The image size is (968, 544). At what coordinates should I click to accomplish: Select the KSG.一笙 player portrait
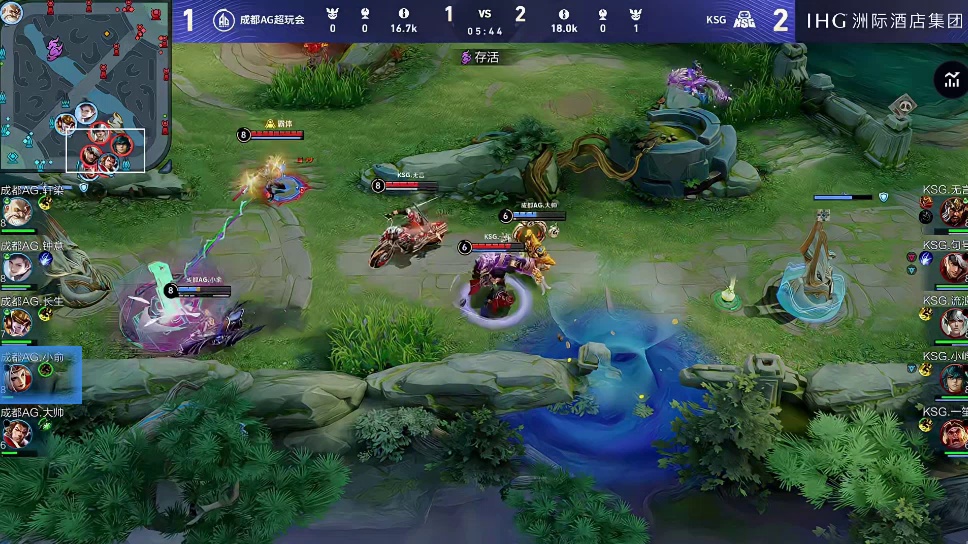coord(951,433)
